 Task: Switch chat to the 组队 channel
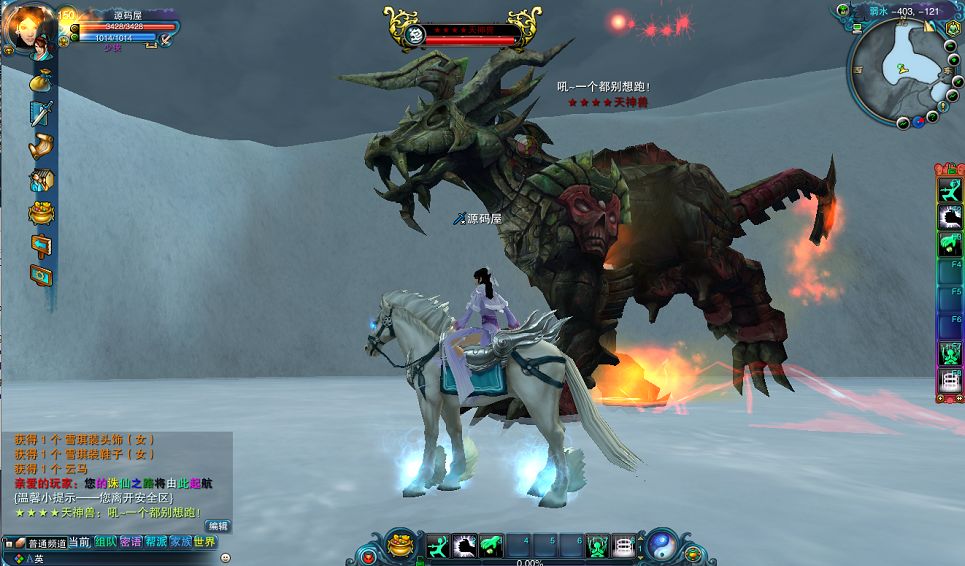(x=105, y=542)
